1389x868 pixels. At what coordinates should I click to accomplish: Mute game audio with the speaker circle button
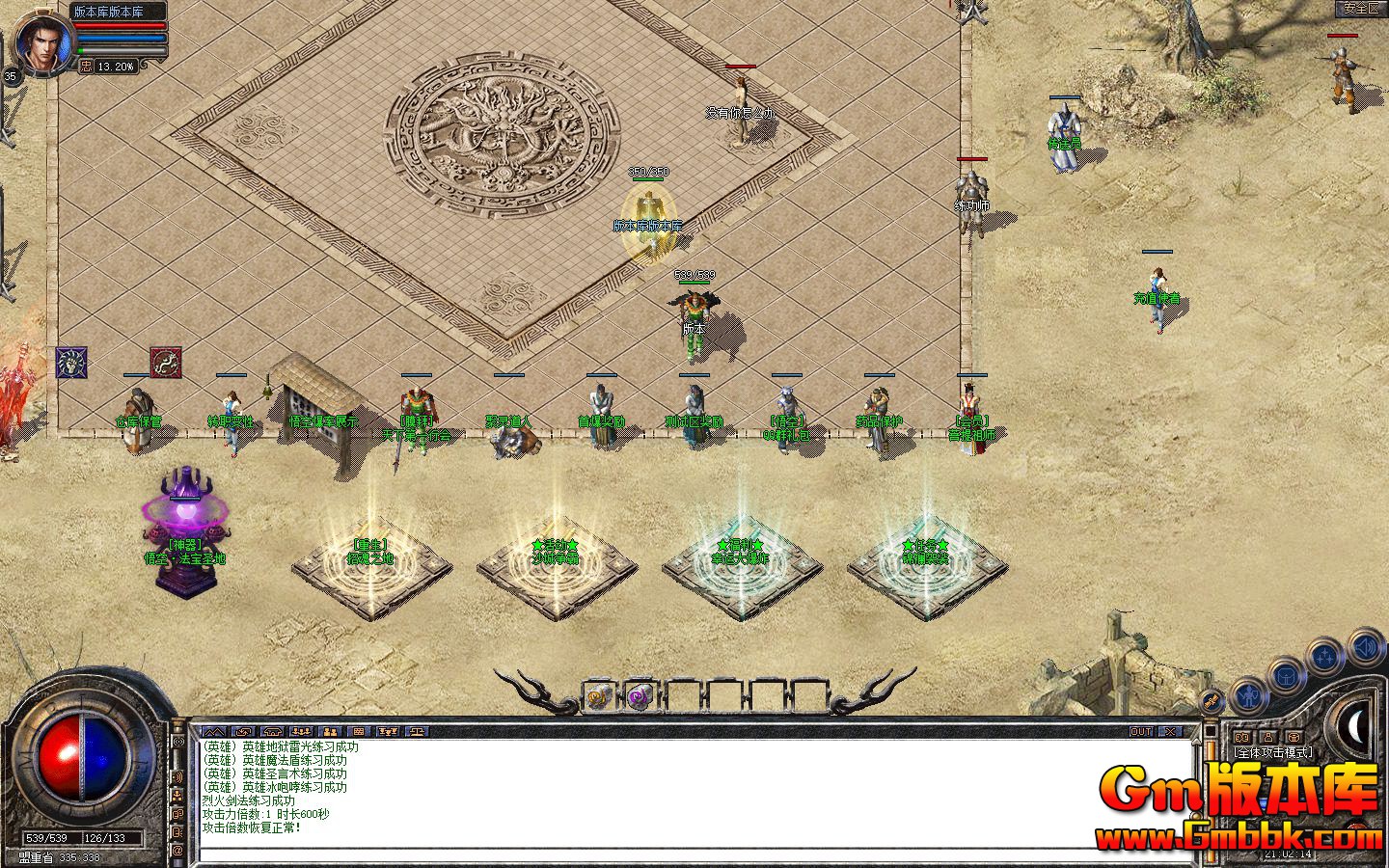pyautogui.click(x=1363, y=648)
